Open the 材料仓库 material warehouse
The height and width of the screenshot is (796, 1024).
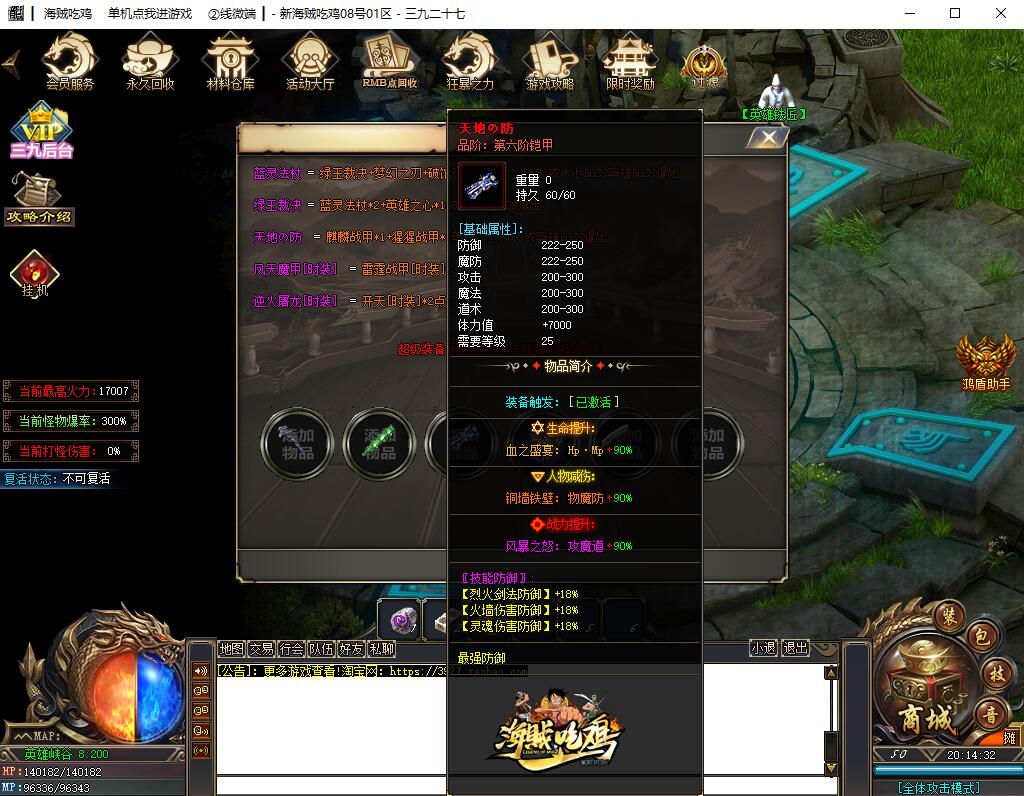[230, 62]
